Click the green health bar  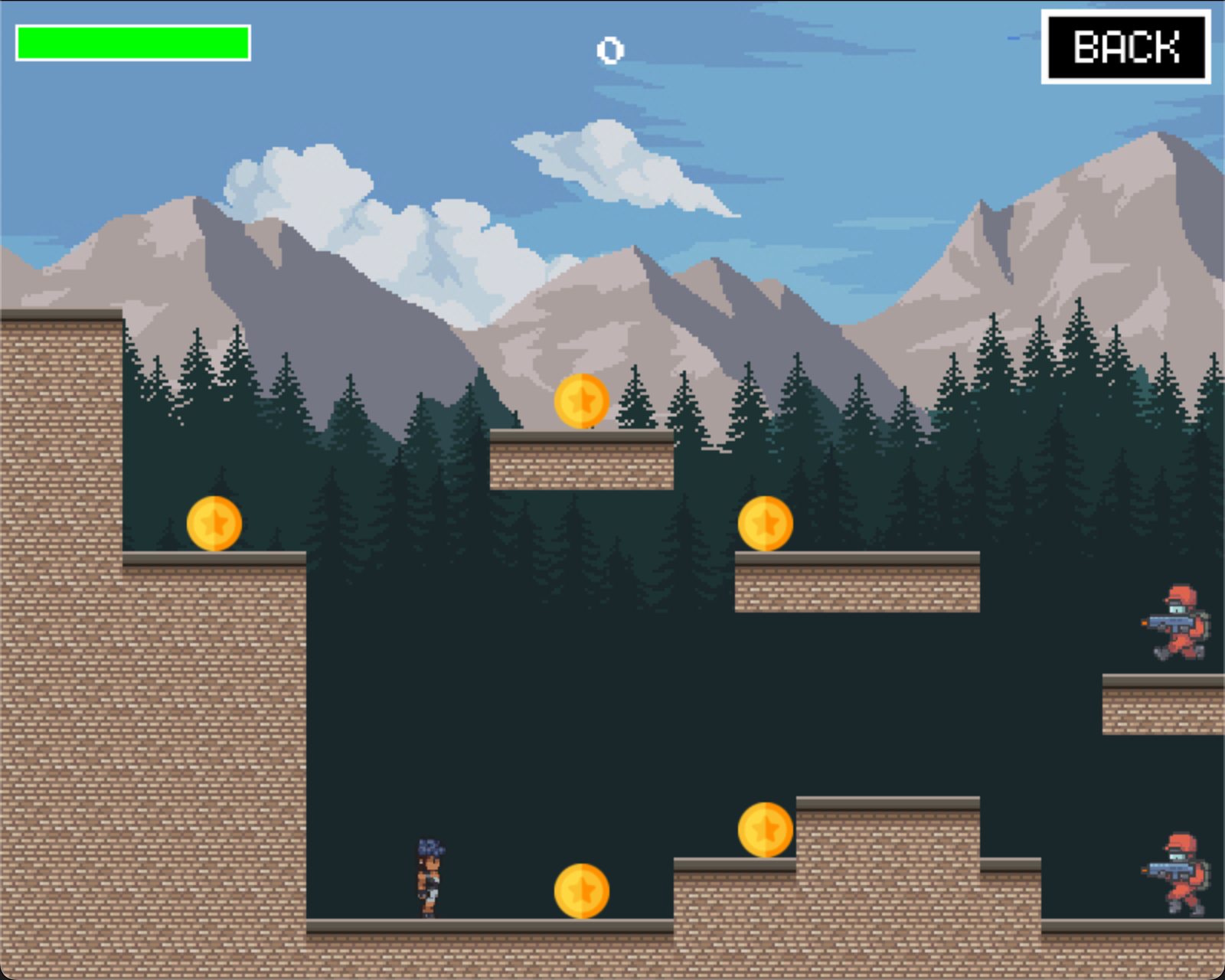(x=134, y=42)
